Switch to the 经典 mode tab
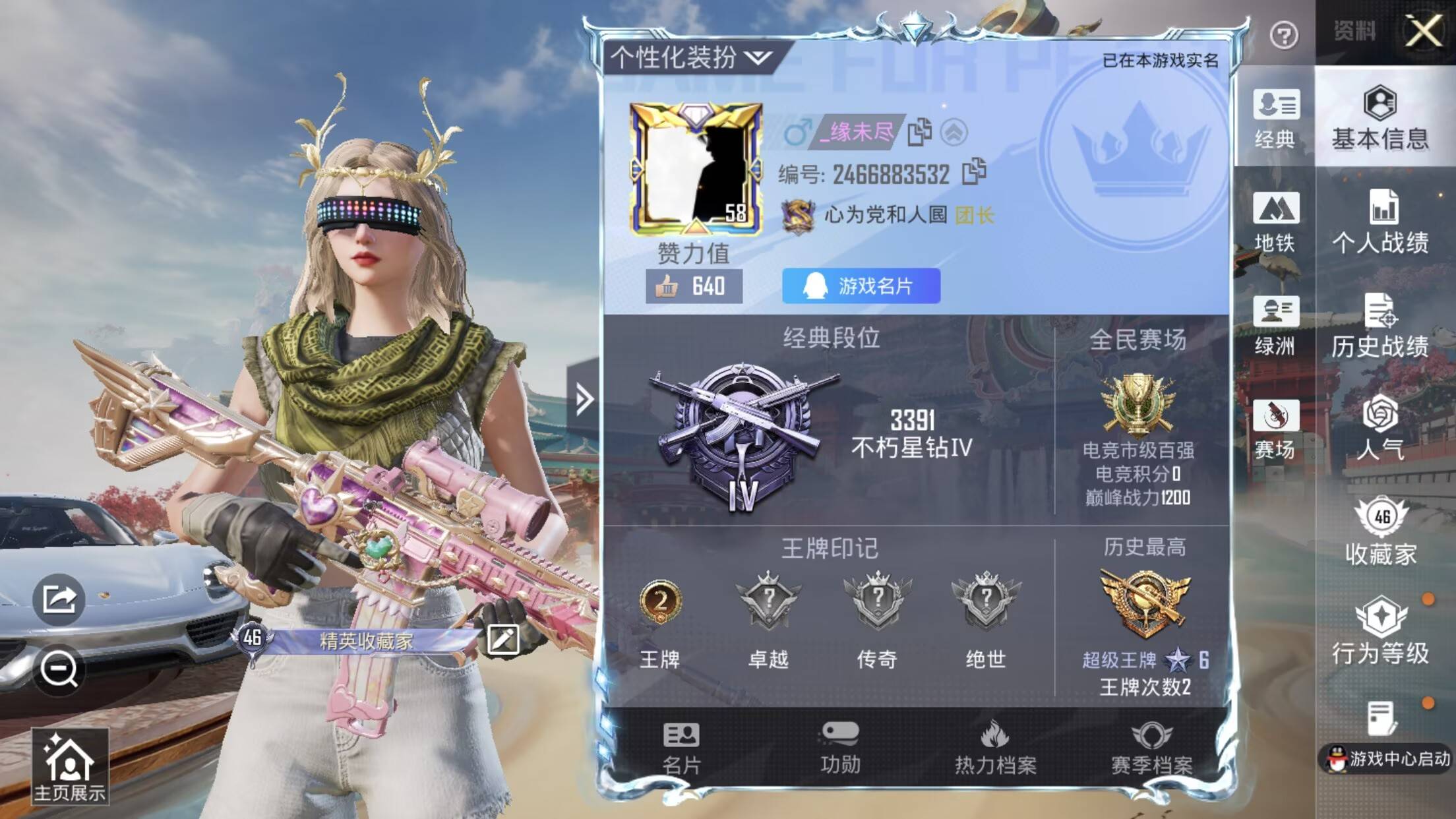The width and height of the screenshot is (1456, 819). click(1275, 119)
